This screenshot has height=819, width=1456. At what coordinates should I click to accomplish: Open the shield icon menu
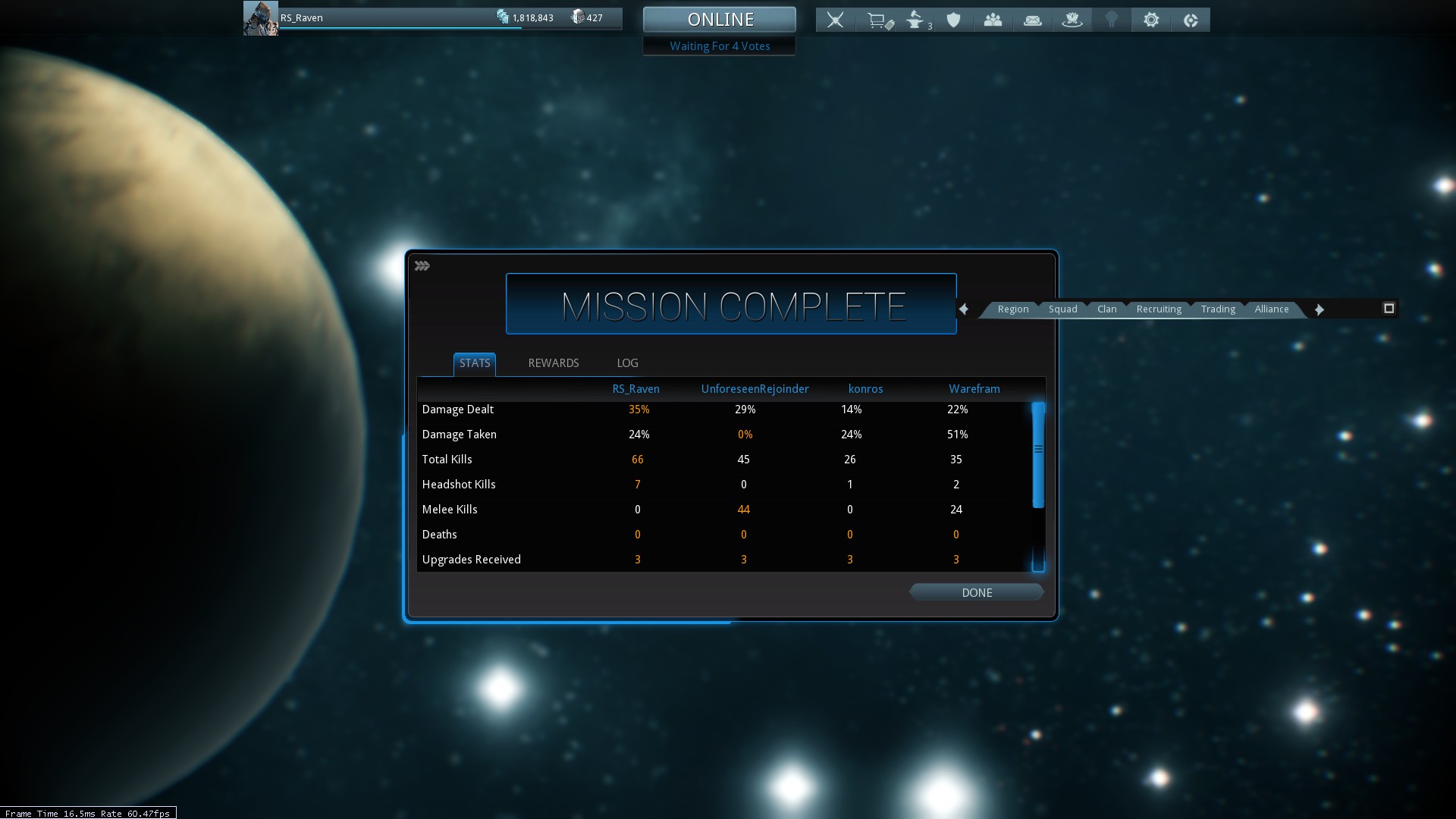(x=953, y=20)
